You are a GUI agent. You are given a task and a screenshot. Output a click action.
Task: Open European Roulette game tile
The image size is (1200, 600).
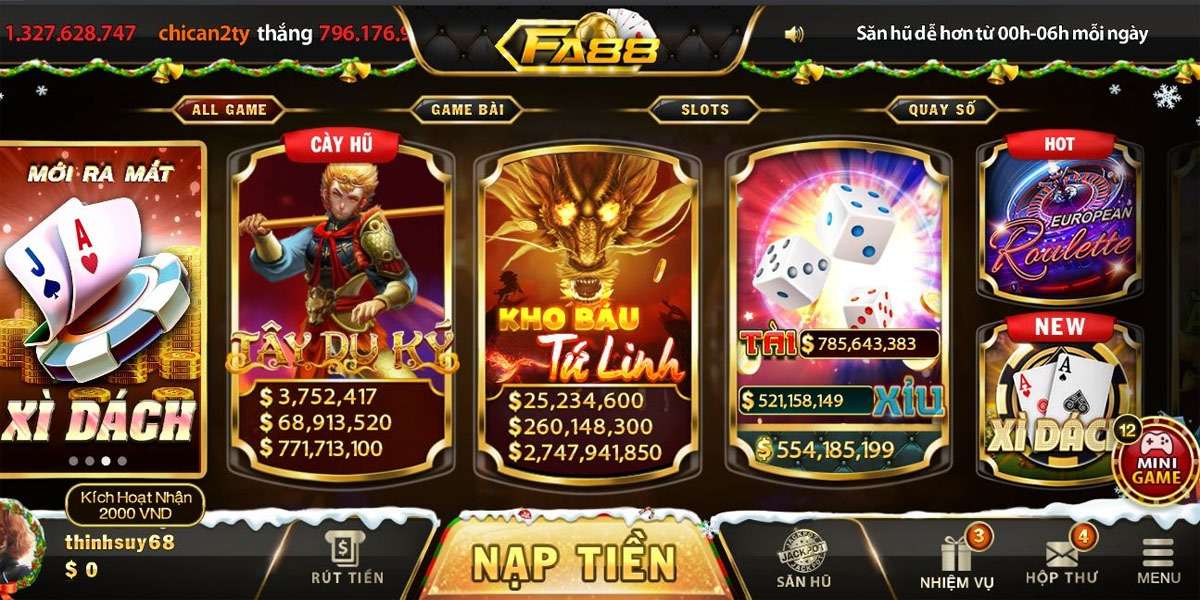(x=1059, y=220)
